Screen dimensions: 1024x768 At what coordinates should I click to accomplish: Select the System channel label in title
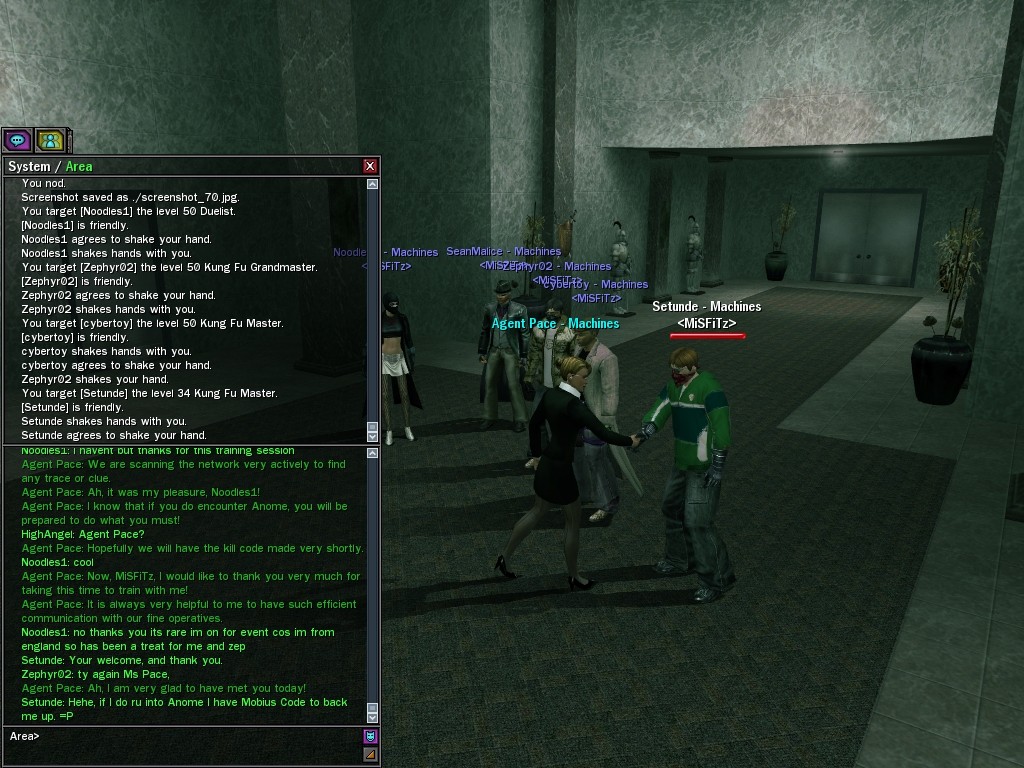coord(28,167)
